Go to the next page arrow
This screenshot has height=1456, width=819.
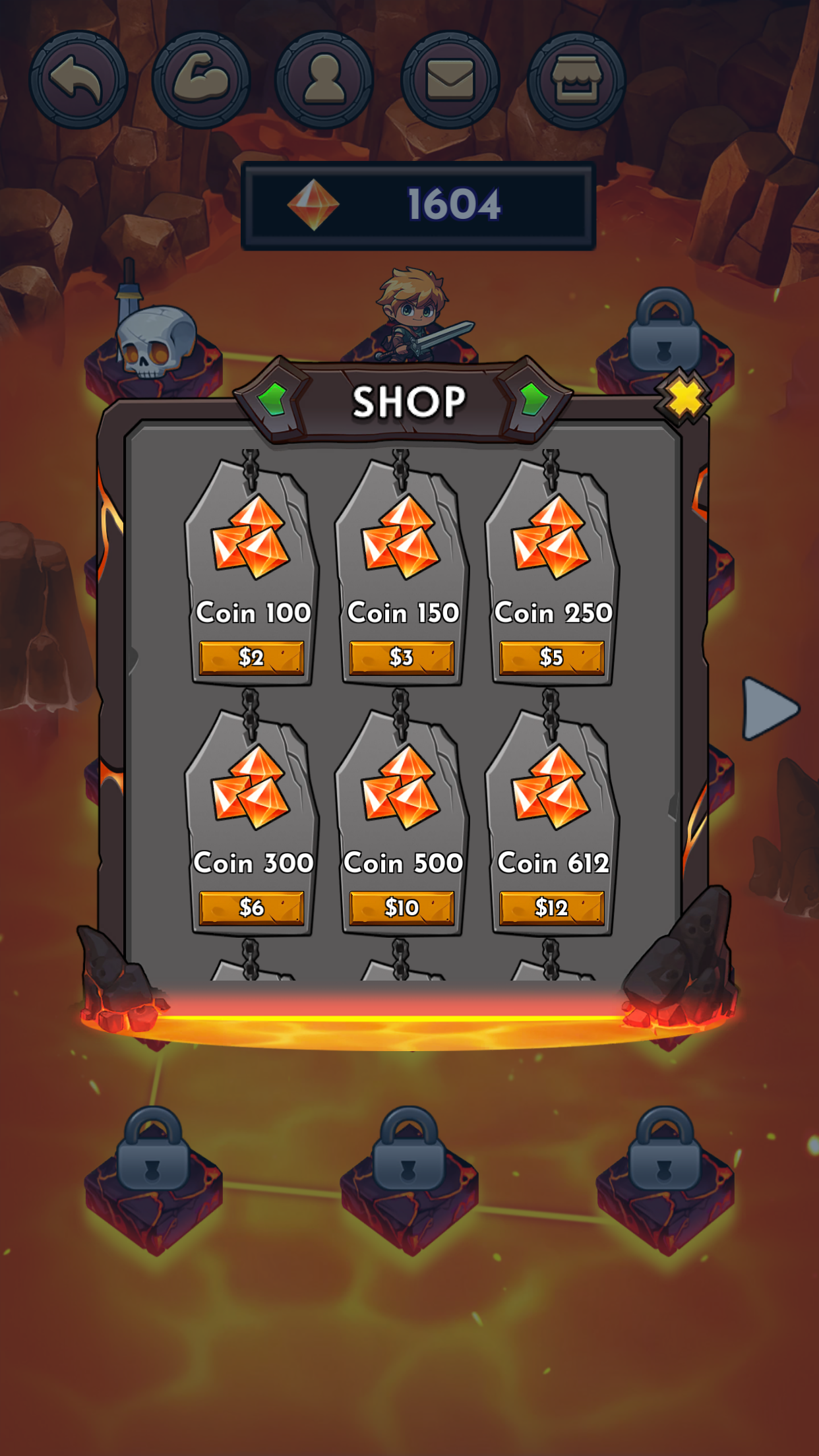pos(768,709)
